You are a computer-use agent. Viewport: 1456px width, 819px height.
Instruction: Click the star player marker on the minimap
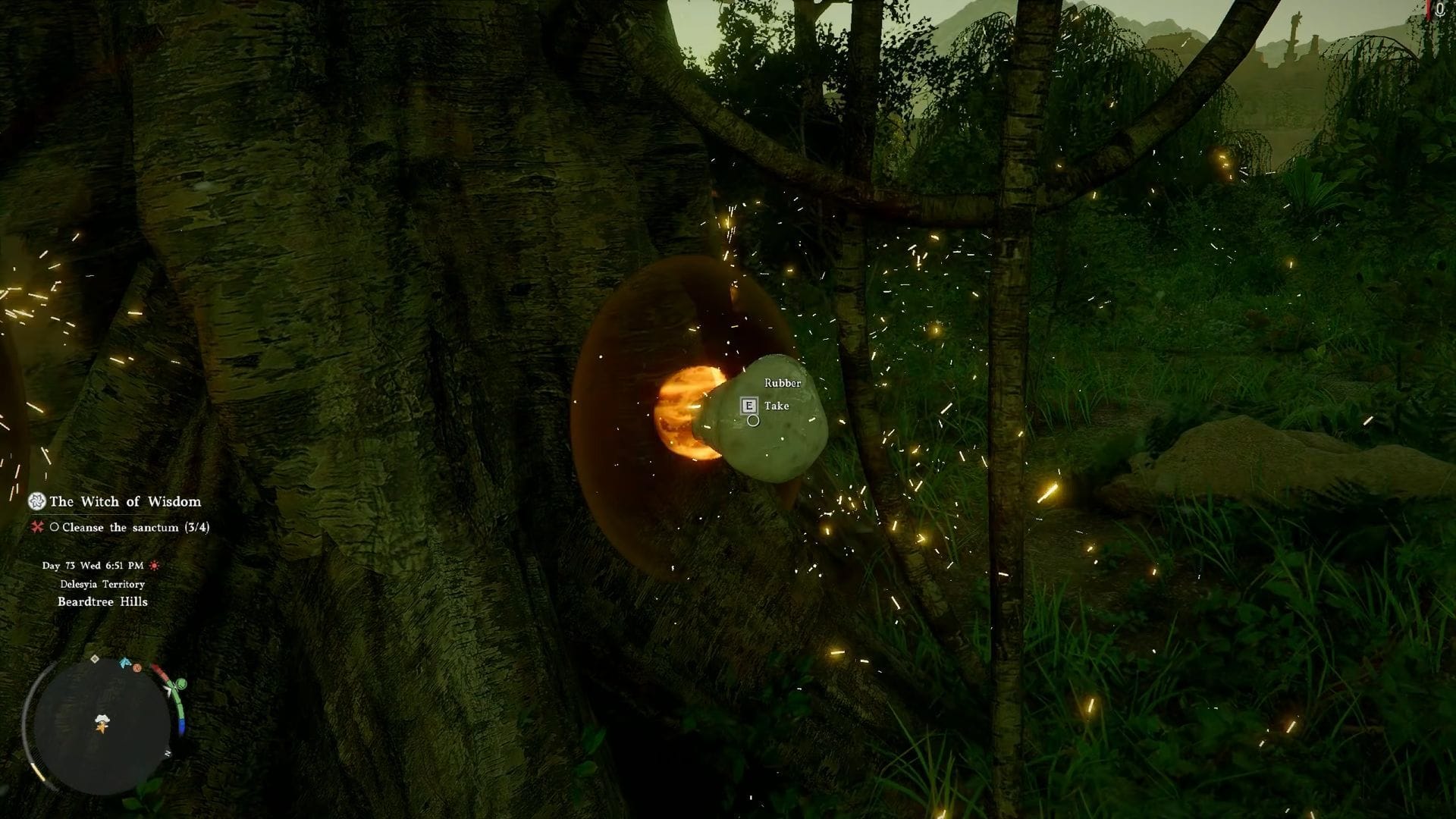click(100, 728)
